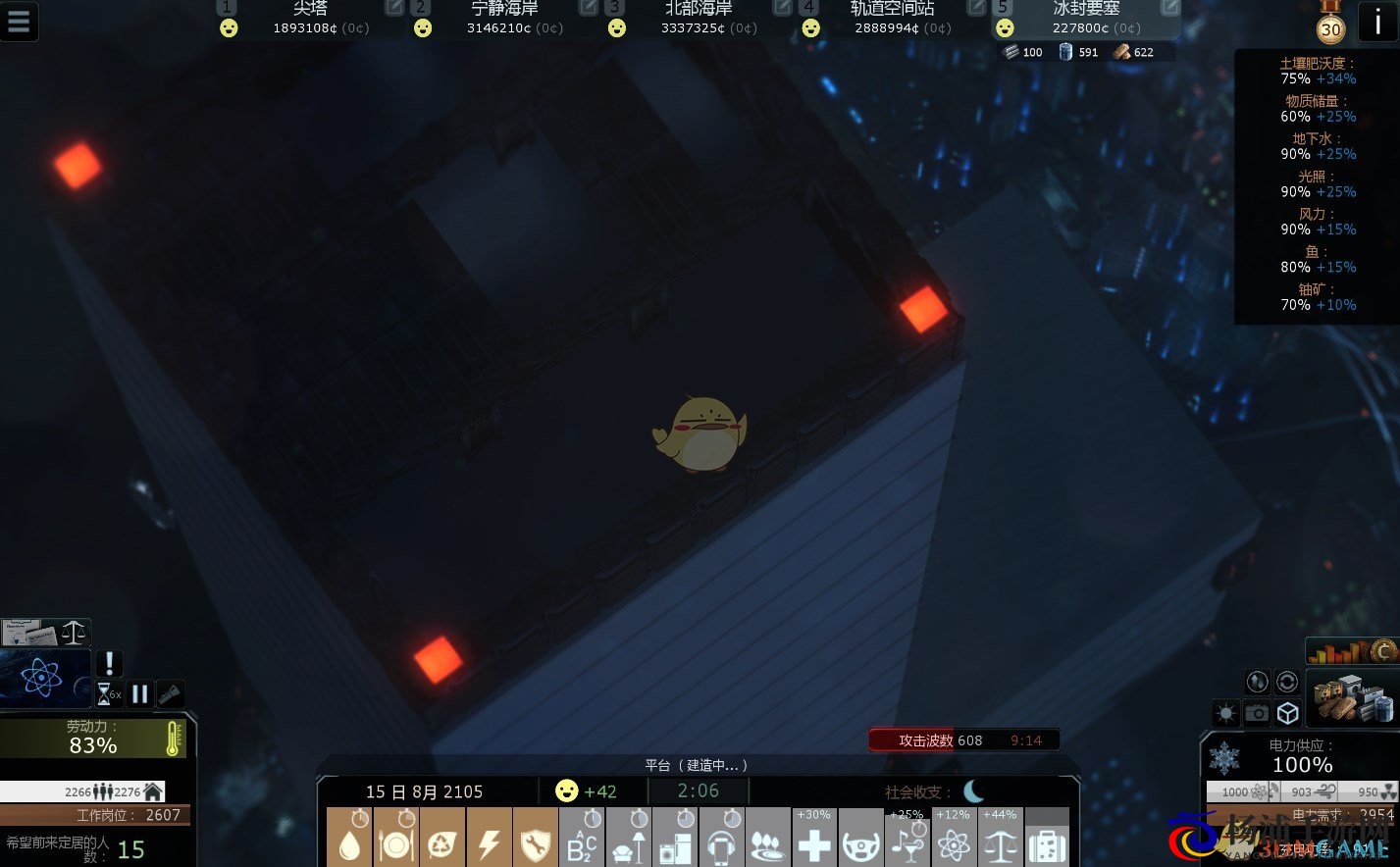Switch to the 北部海岸 colony tab
Viewport: 1400px width, 867px height.
699,18
